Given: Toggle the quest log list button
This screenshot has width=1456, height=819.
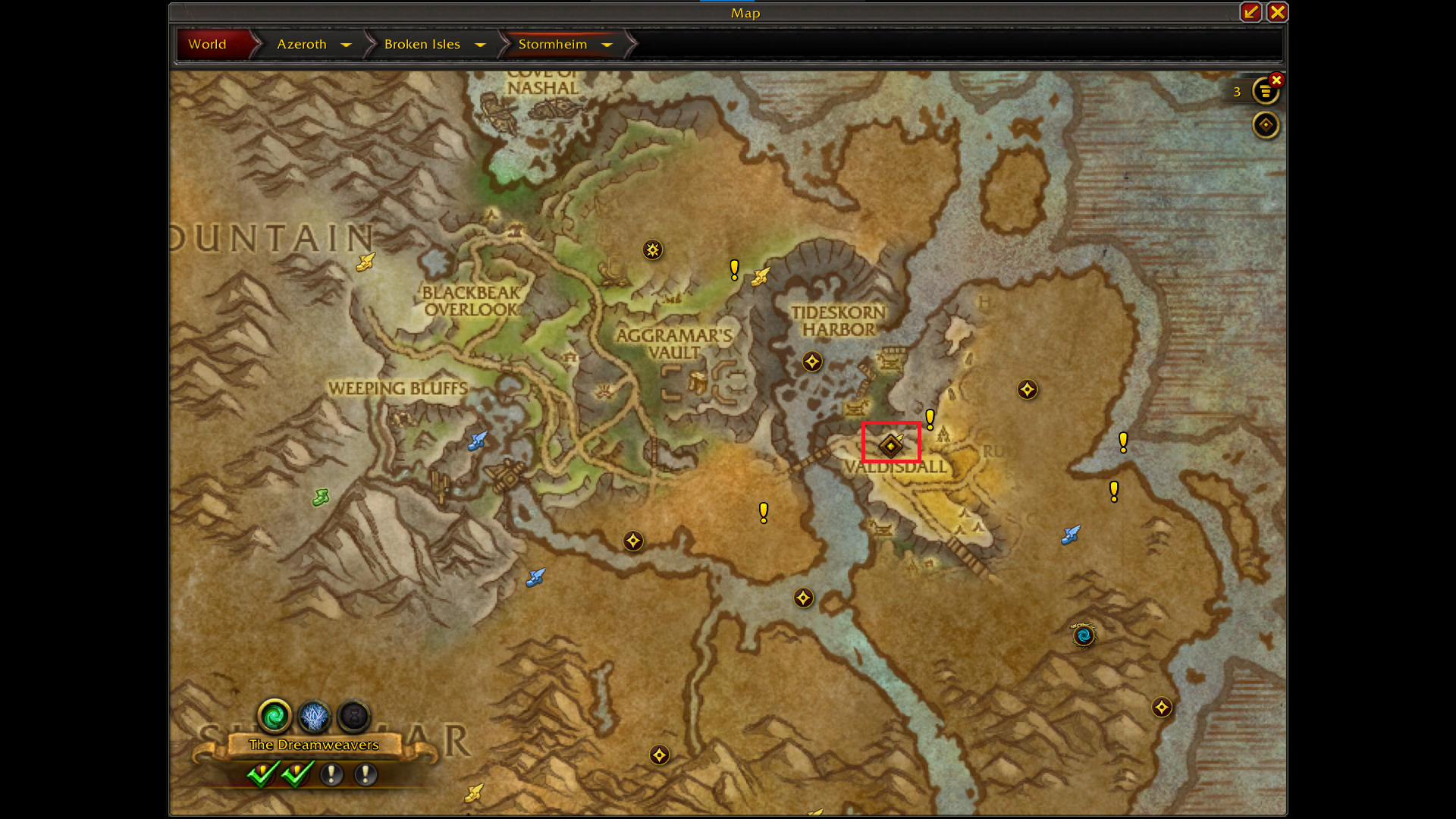Looking at the screenshot, I should tap(1265, 92).
